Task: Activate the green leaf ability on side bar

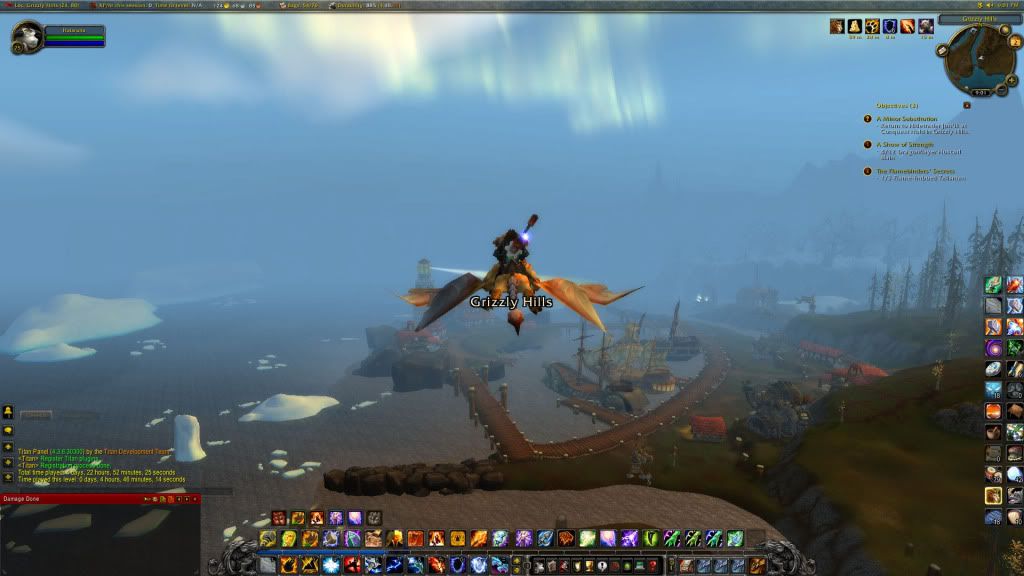Action: click(x=994, y=285)
